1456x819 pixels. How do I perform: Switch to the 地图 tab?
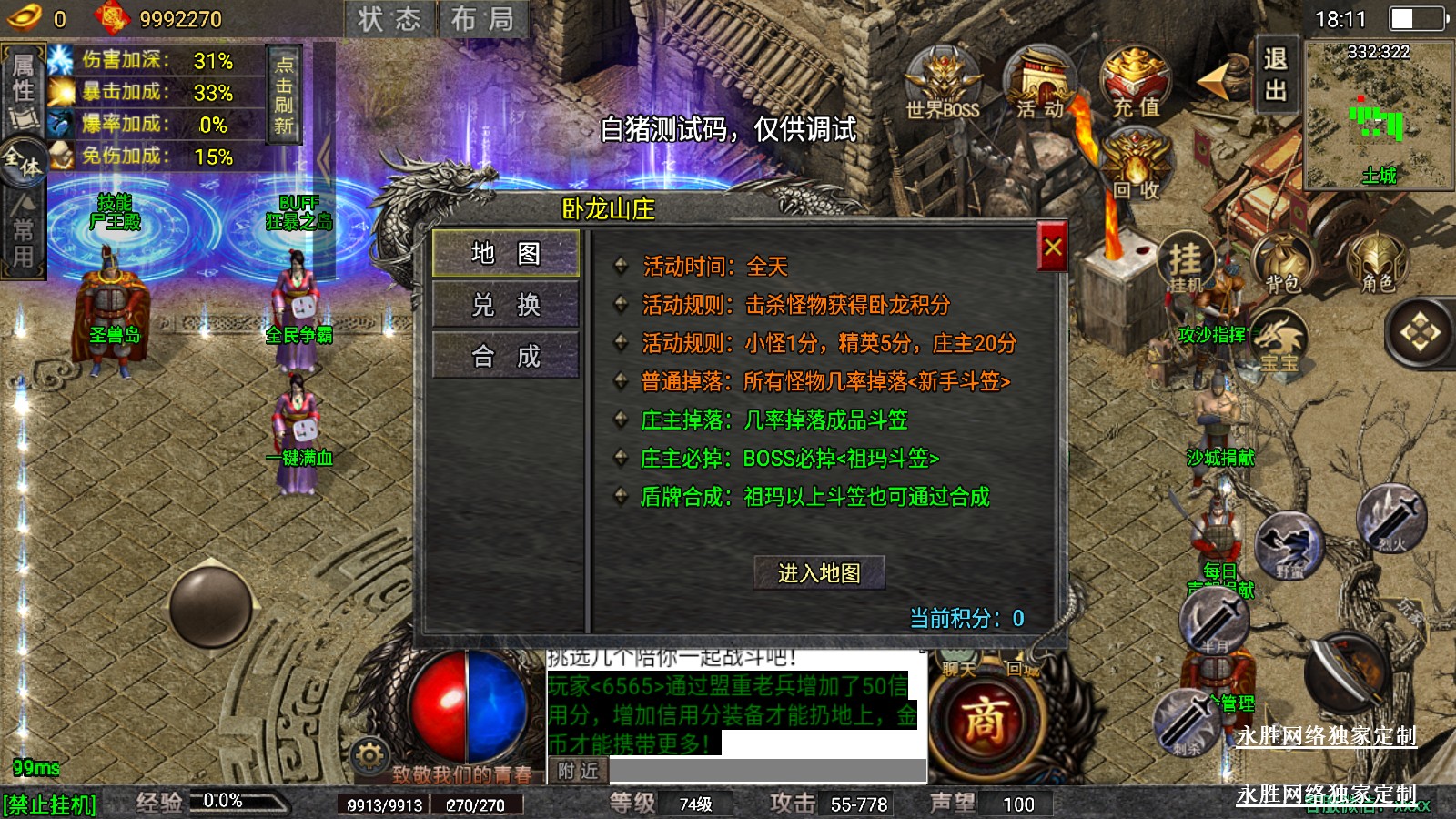click(506, 253)
